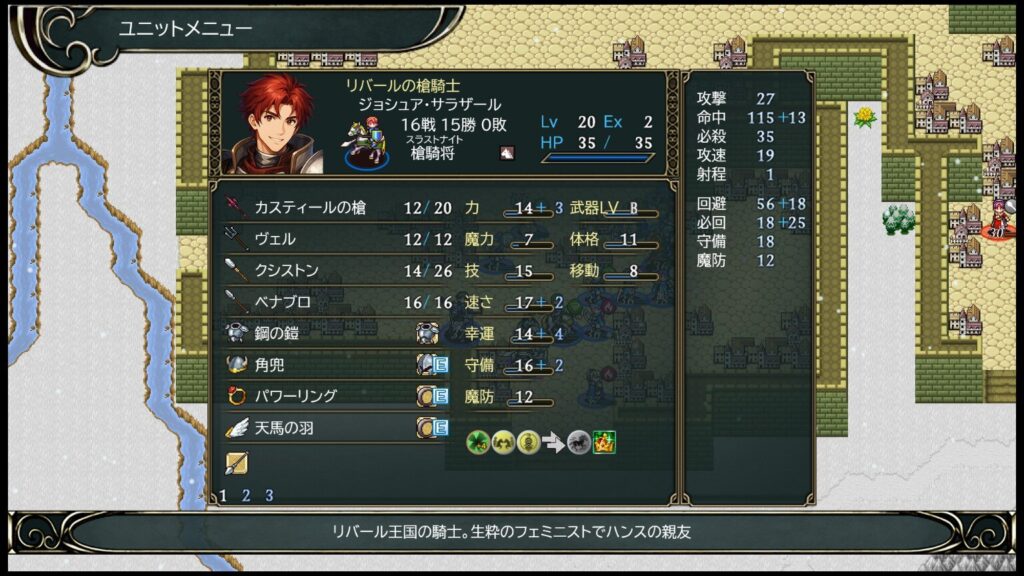Select the カスティールの槍 weapon row

point(330,208)
